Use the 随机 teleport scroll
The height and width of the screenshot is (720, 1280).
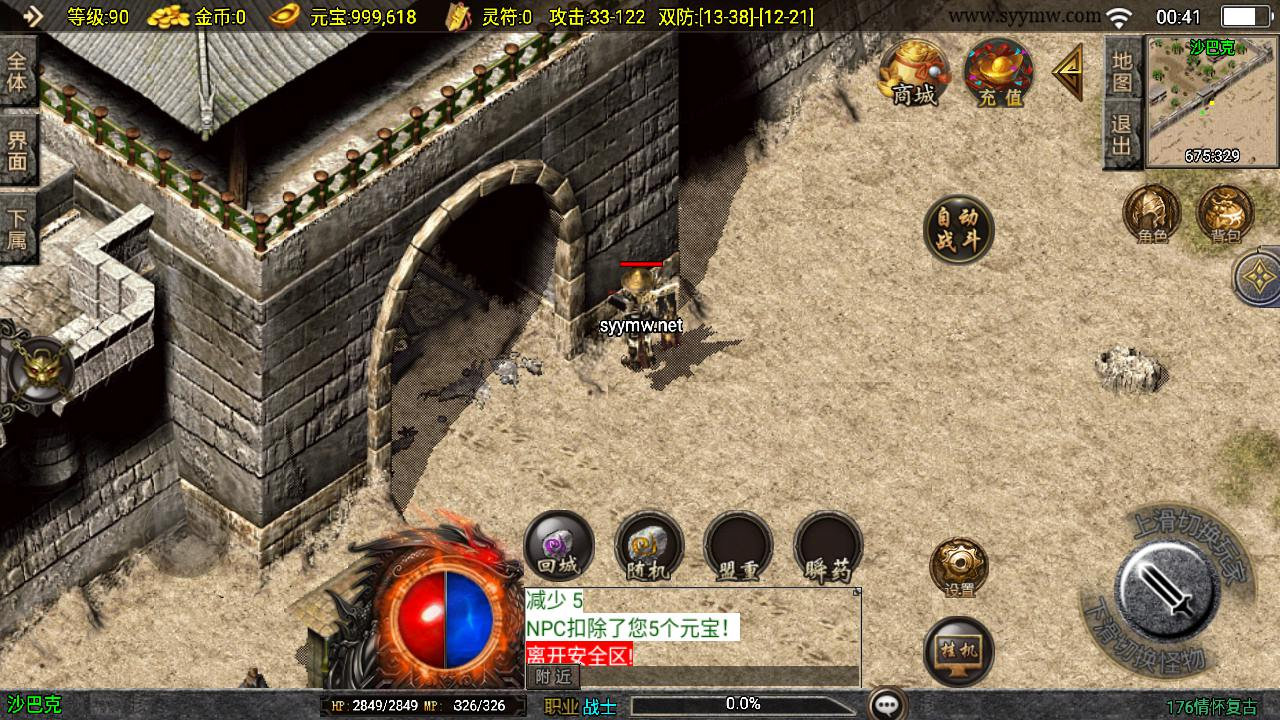coord(649,547)
